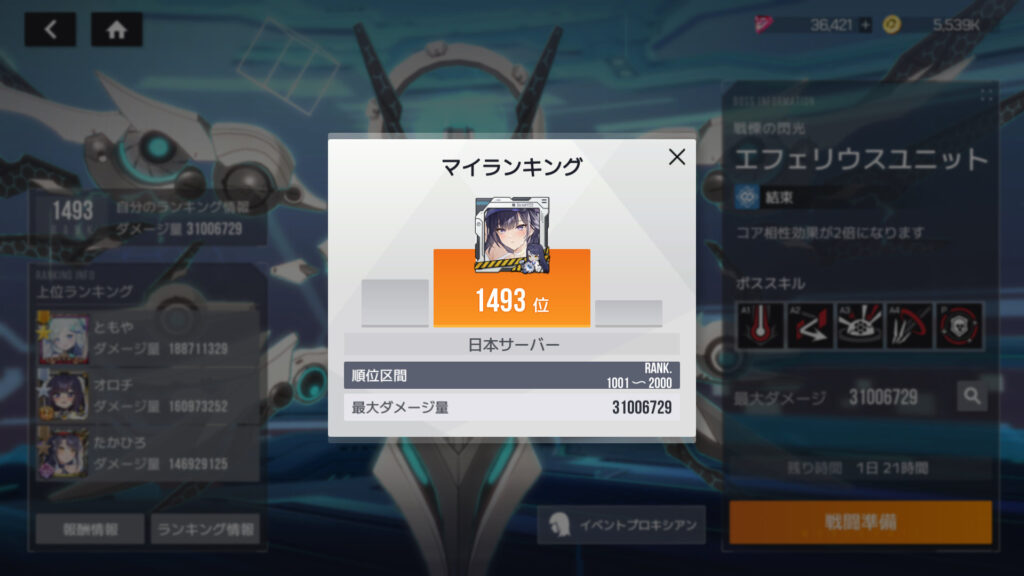Select たかひろ's ranking row
Screen dimensions: 1024x576
pyautogui.click(x=148, y=453)
